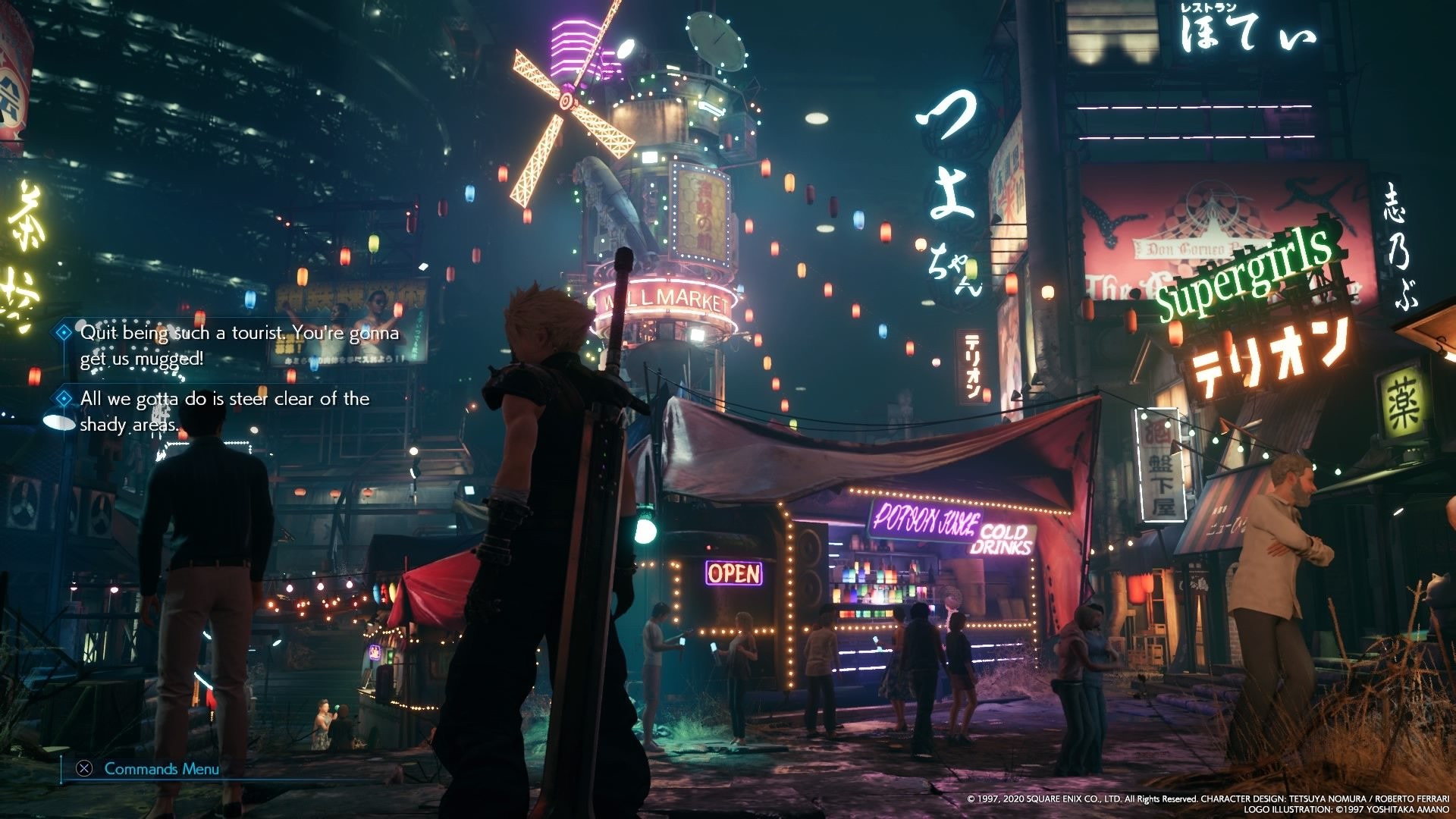Open the Commands Menu
The image size is (1456, 819).
click(x=161, y=767)
